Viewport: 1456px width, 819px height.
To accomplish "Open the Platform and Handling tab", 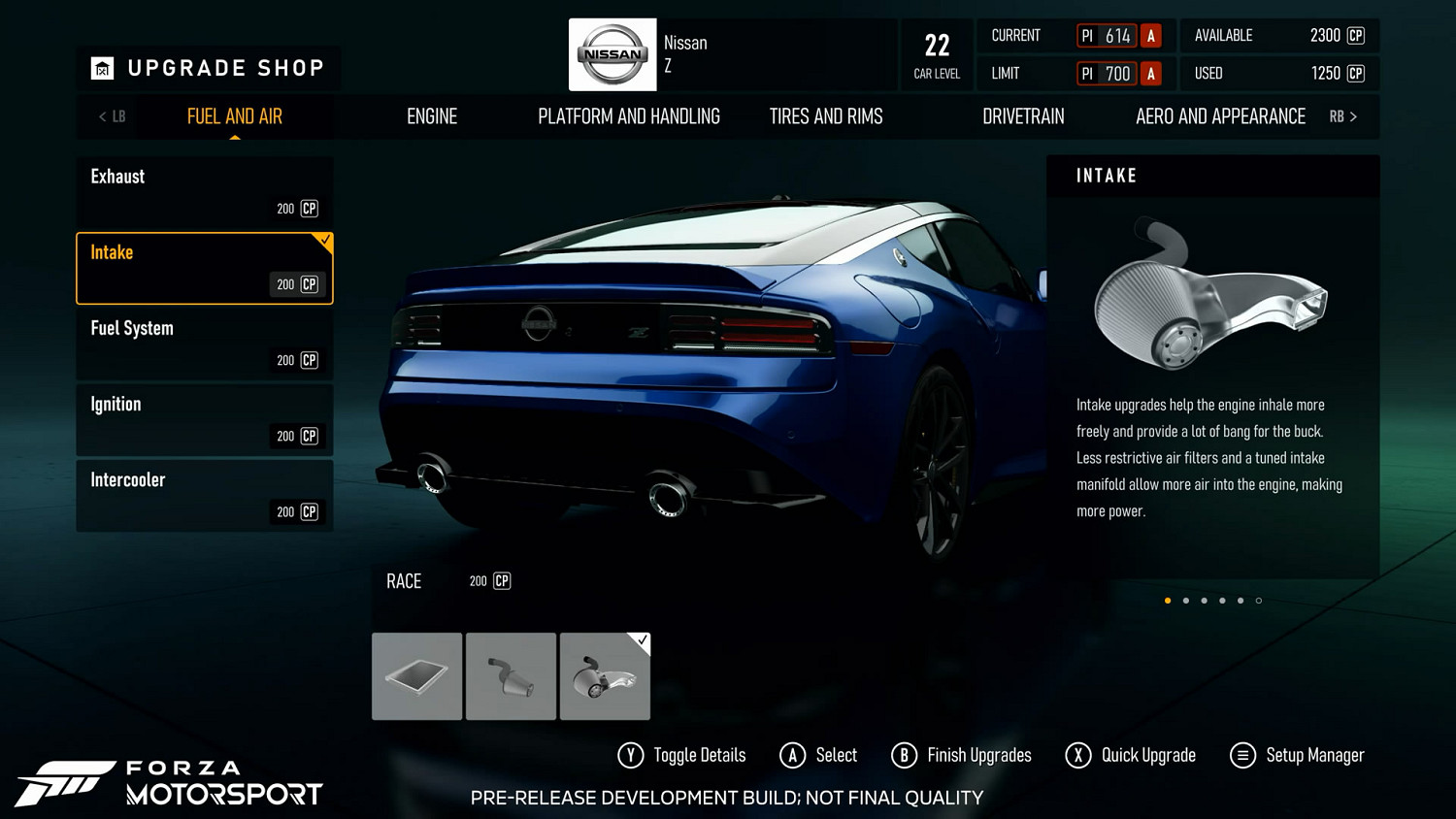I will point(629,116).
